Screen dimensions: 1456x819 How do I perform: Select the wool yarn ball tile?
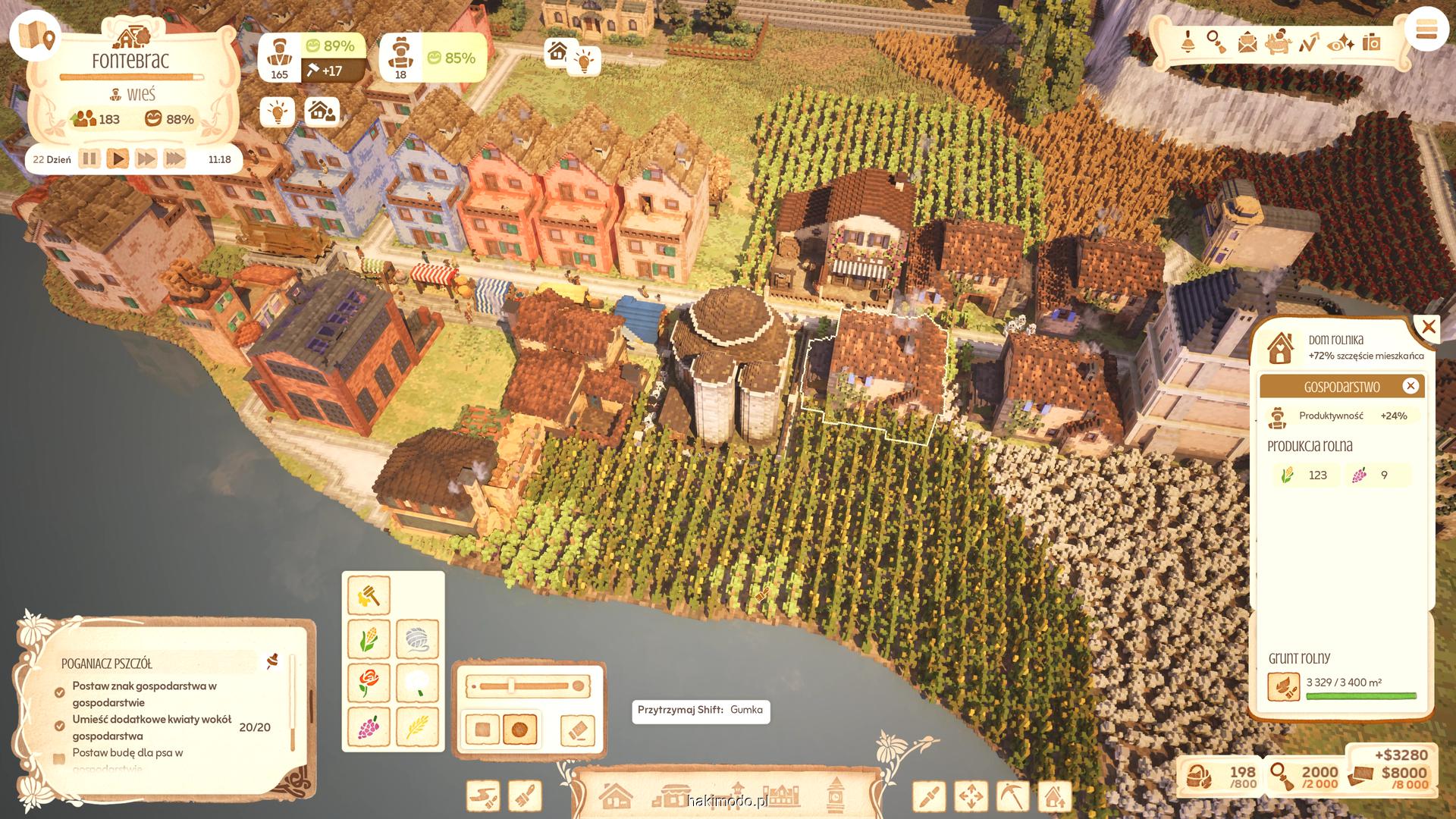tap(417, 639)
